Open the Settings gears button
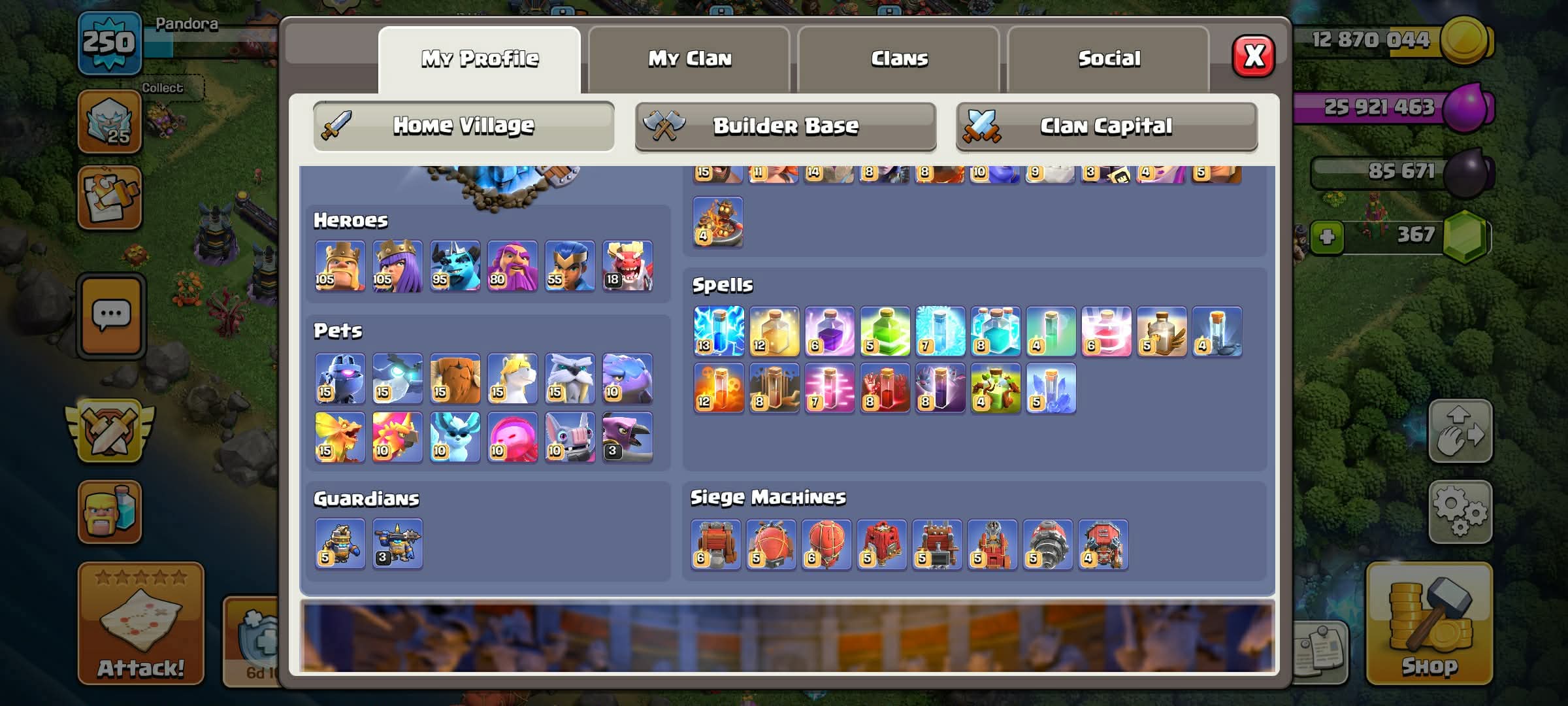1568x706 pixels. click(1460, 513)
